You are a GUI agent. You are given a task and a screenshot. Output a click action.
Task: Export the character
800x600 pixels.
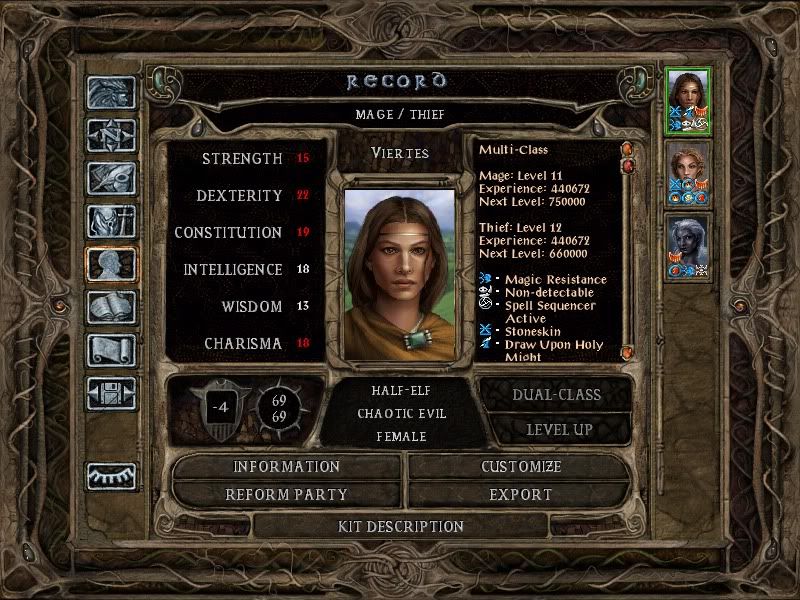click(x=520, y=494)
